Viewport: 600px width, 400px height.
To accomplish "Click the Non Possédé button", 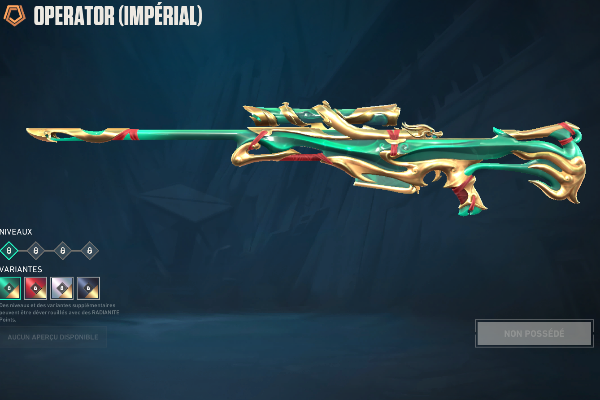I will pyautogui.click(x=533, y=333).
